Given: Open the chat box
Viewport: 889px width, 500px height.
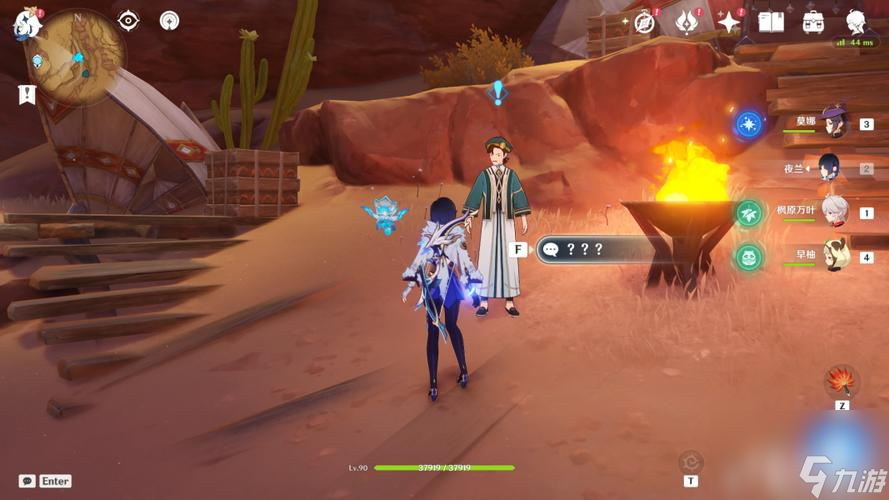Looking at the screenshot, I should 28,481.
